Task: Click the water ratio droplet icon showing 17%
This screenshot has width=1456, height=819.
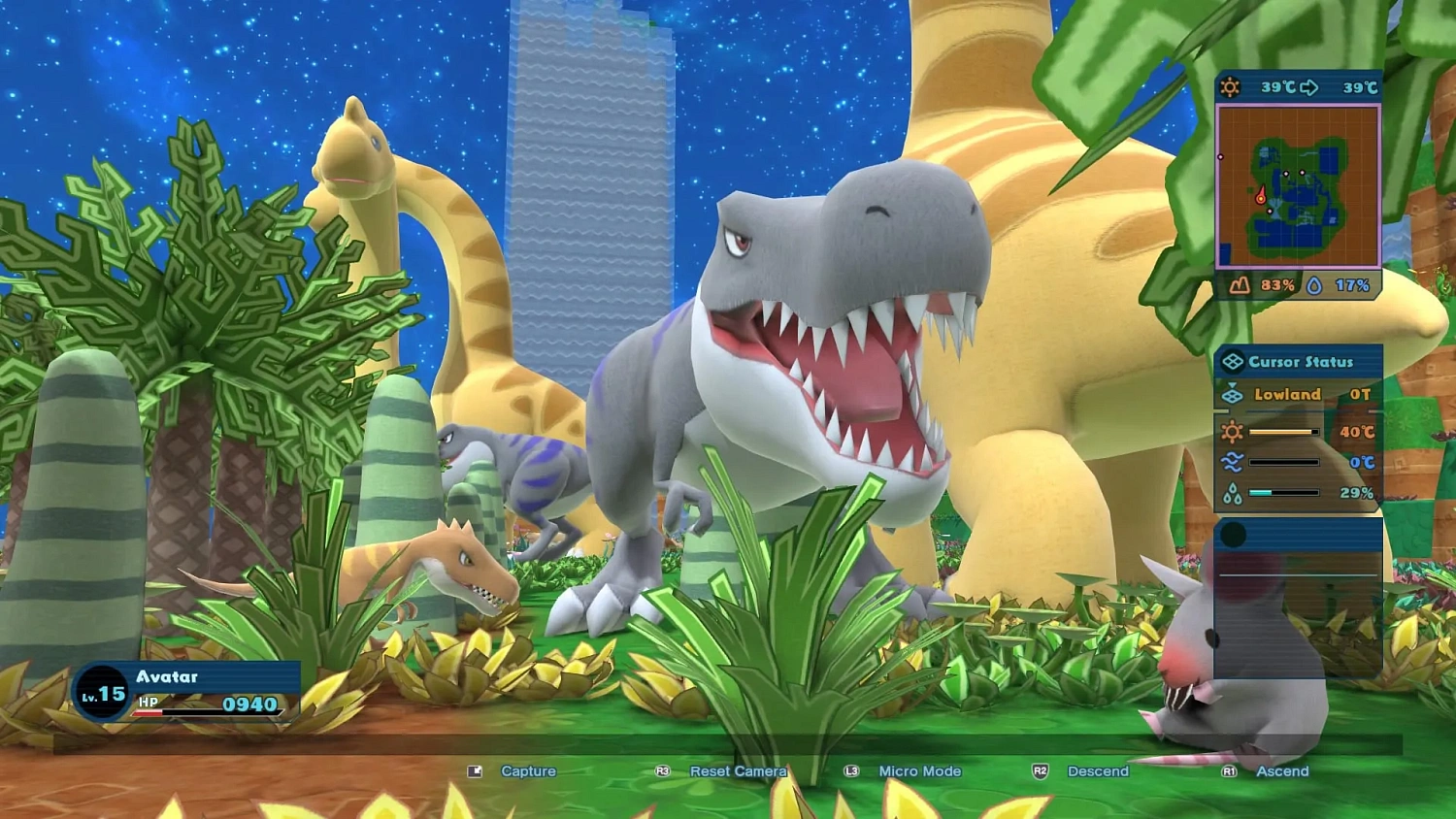Action: tap(1313, 282)
